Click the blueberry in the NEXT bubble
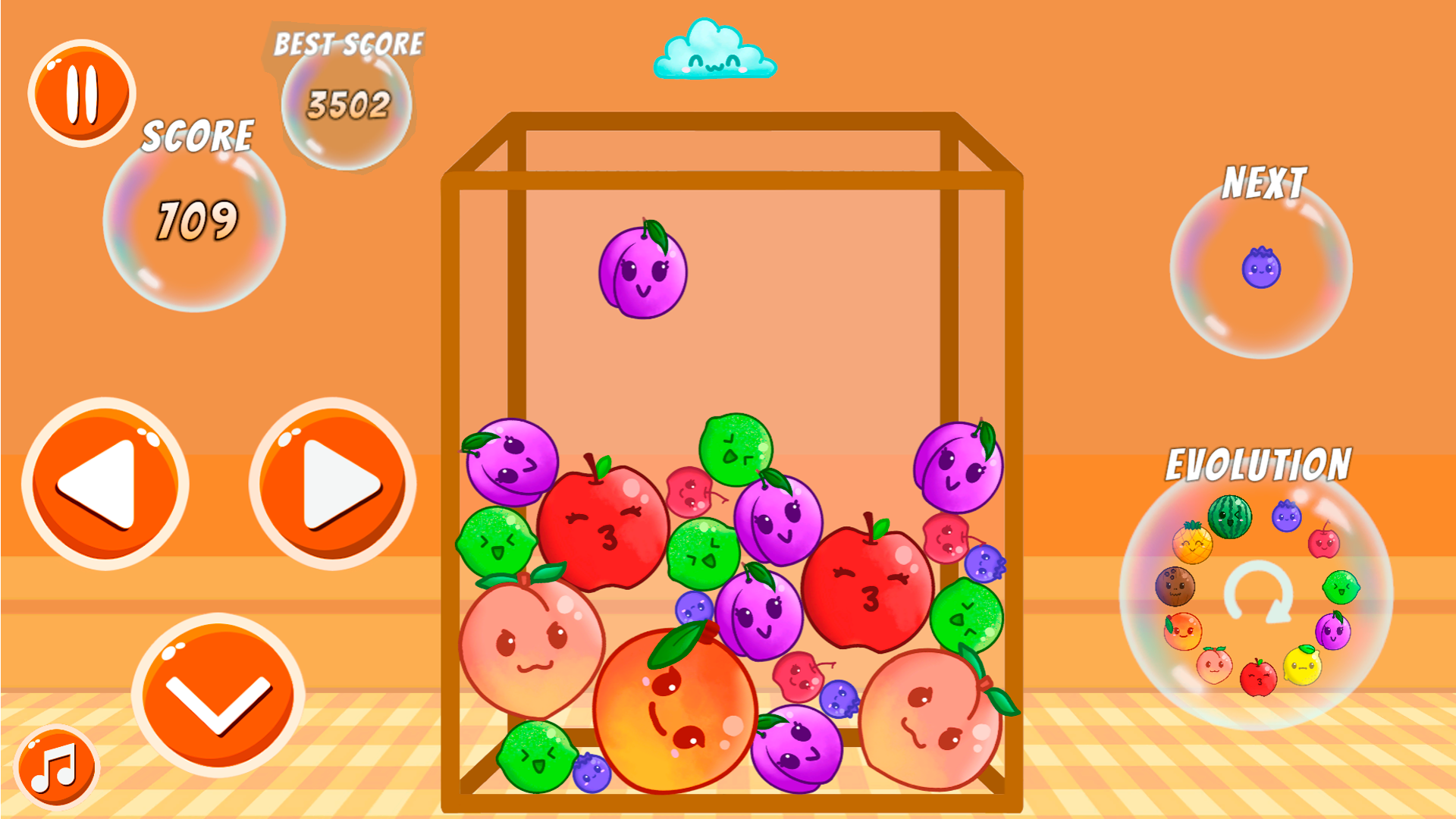 pos(1260,267)
